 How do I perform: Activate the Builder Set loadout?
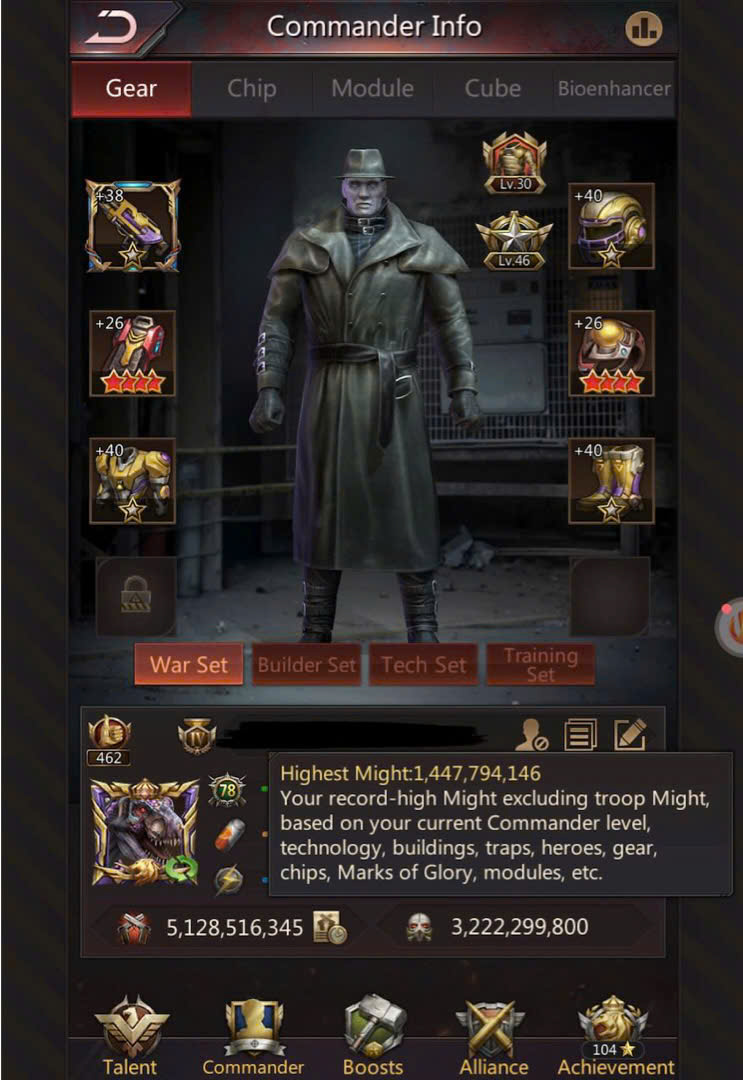(306, 665)
